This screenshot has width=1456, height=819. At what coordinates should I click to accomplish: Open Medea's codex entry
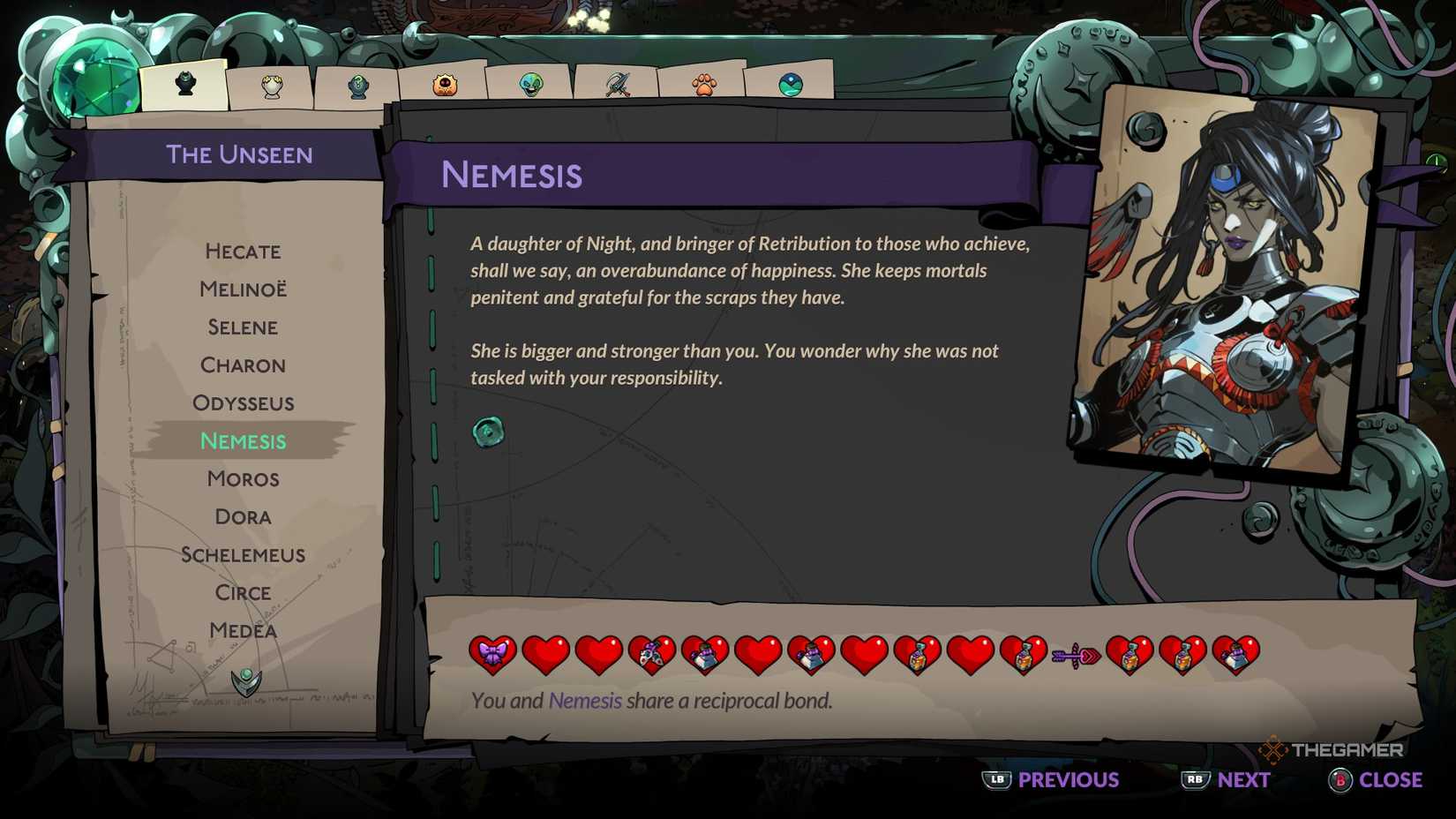pos(243,631)
